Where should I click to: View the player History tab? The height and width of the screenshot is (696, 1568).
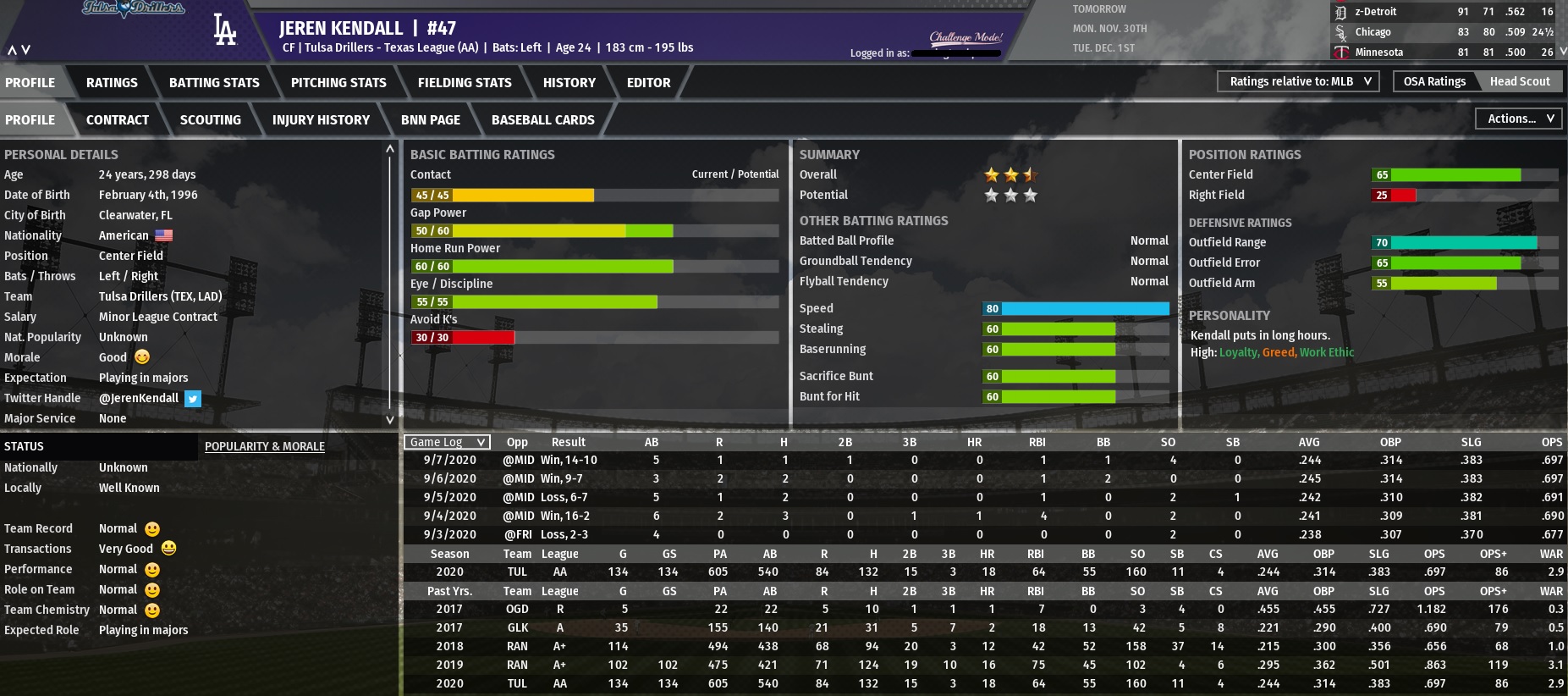(569, 82)
